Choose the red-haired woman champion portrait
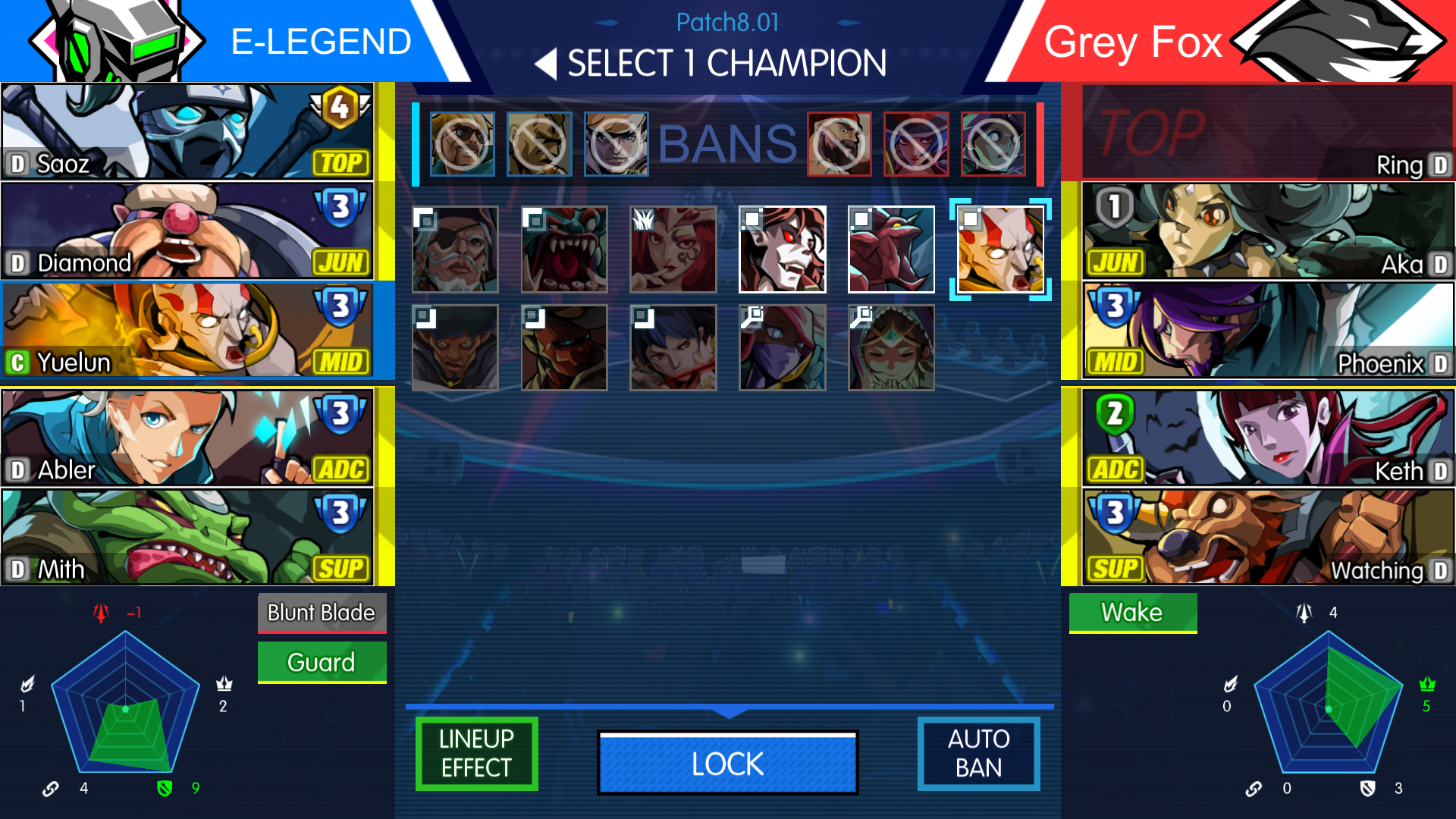 [x=673, y=249]
